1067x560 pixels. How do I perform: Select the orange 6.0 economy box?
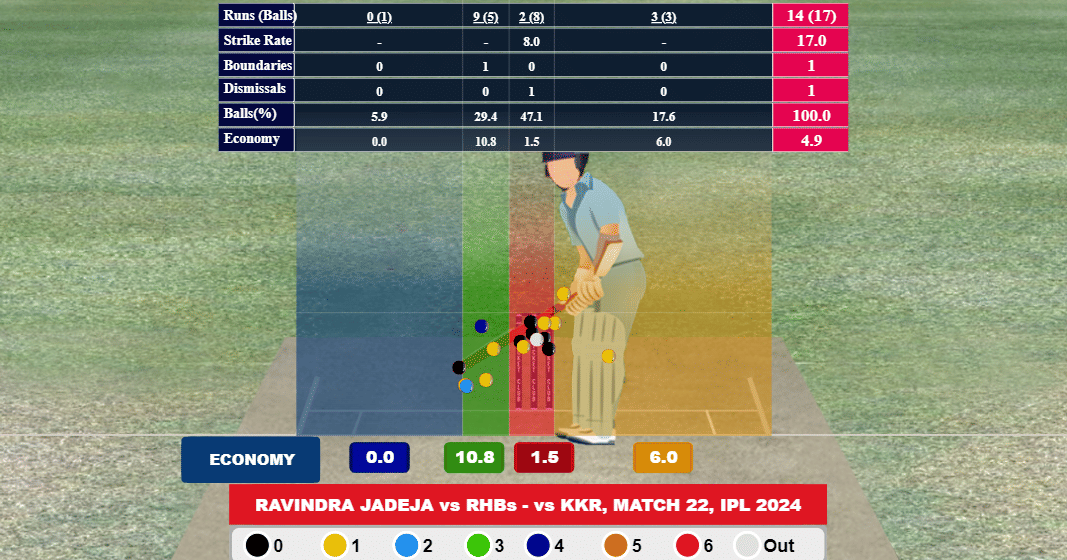663,458
